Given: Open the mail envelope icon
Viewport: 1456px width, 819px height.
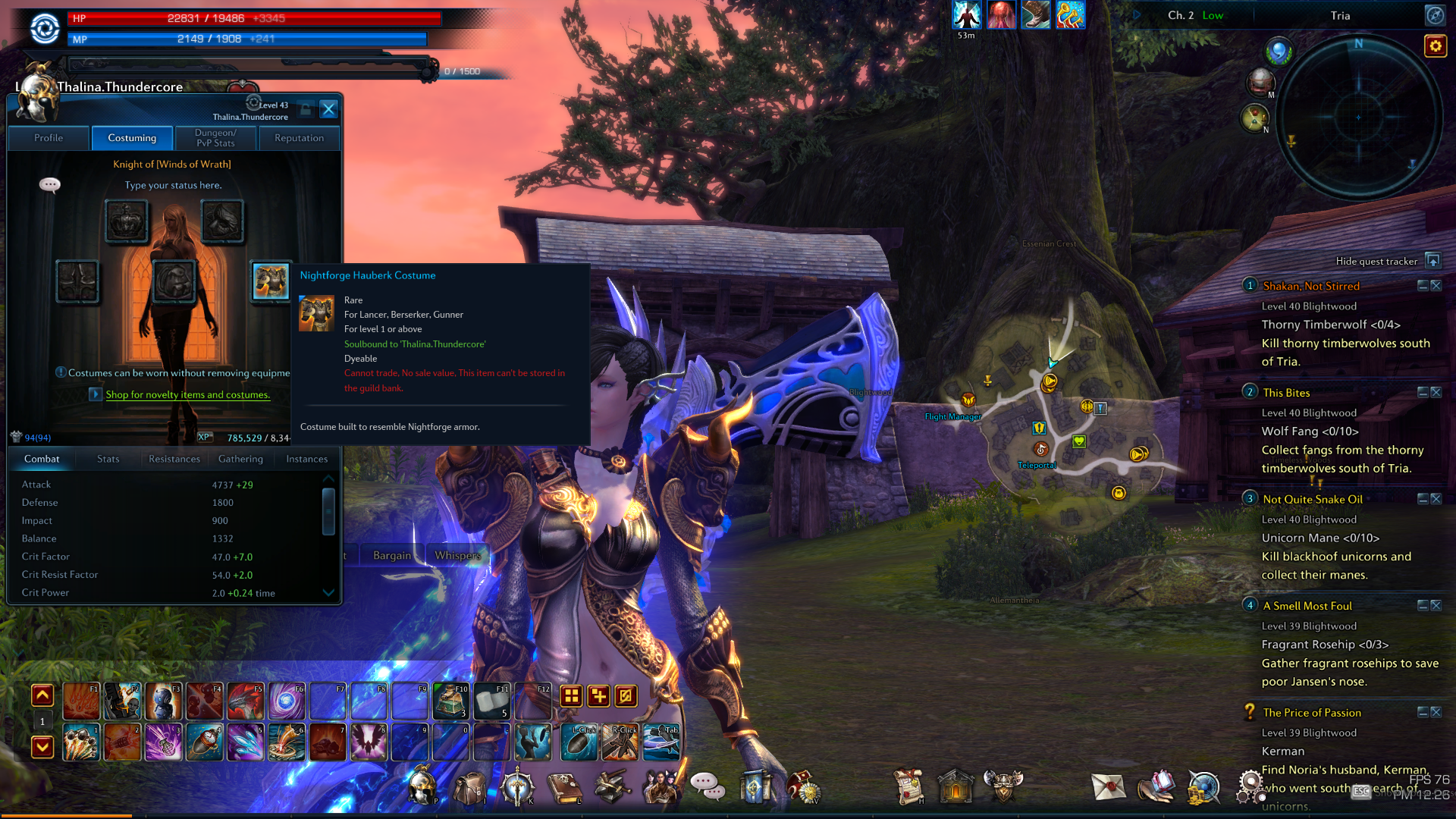Looking at the screenshot, I should (x=1108, y=787).
